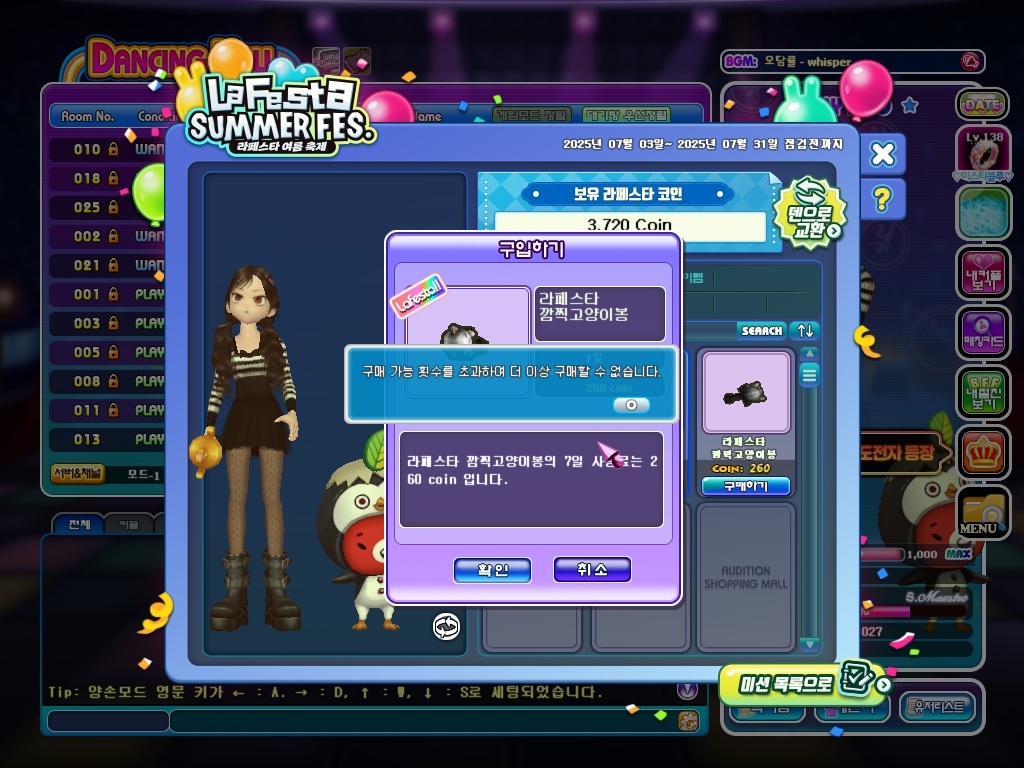Close the LaFesta Summer Fes window
The image size is (1024, 768).
click(x=882, y=154)
